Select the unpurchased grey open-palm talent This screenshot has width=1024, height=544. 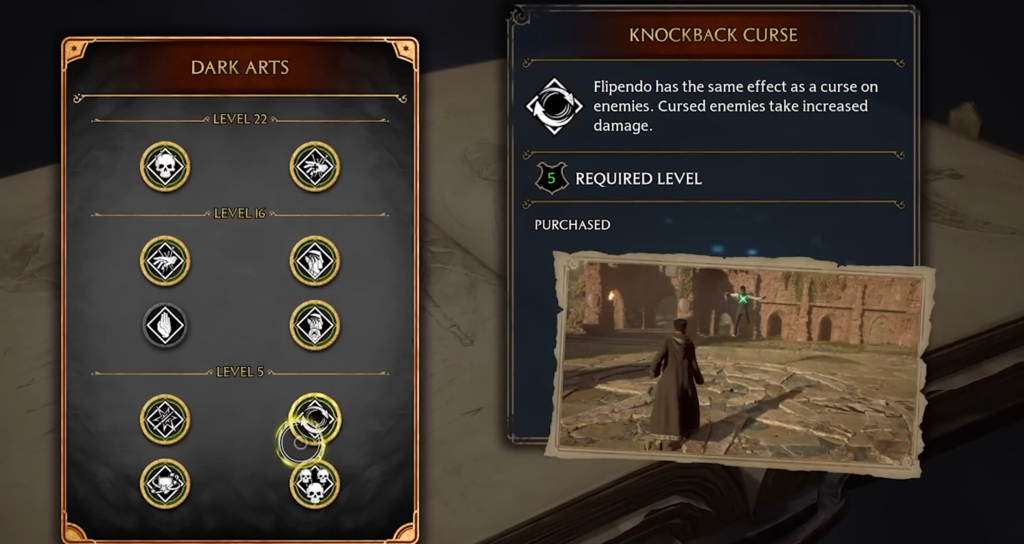tap(165, 326)
